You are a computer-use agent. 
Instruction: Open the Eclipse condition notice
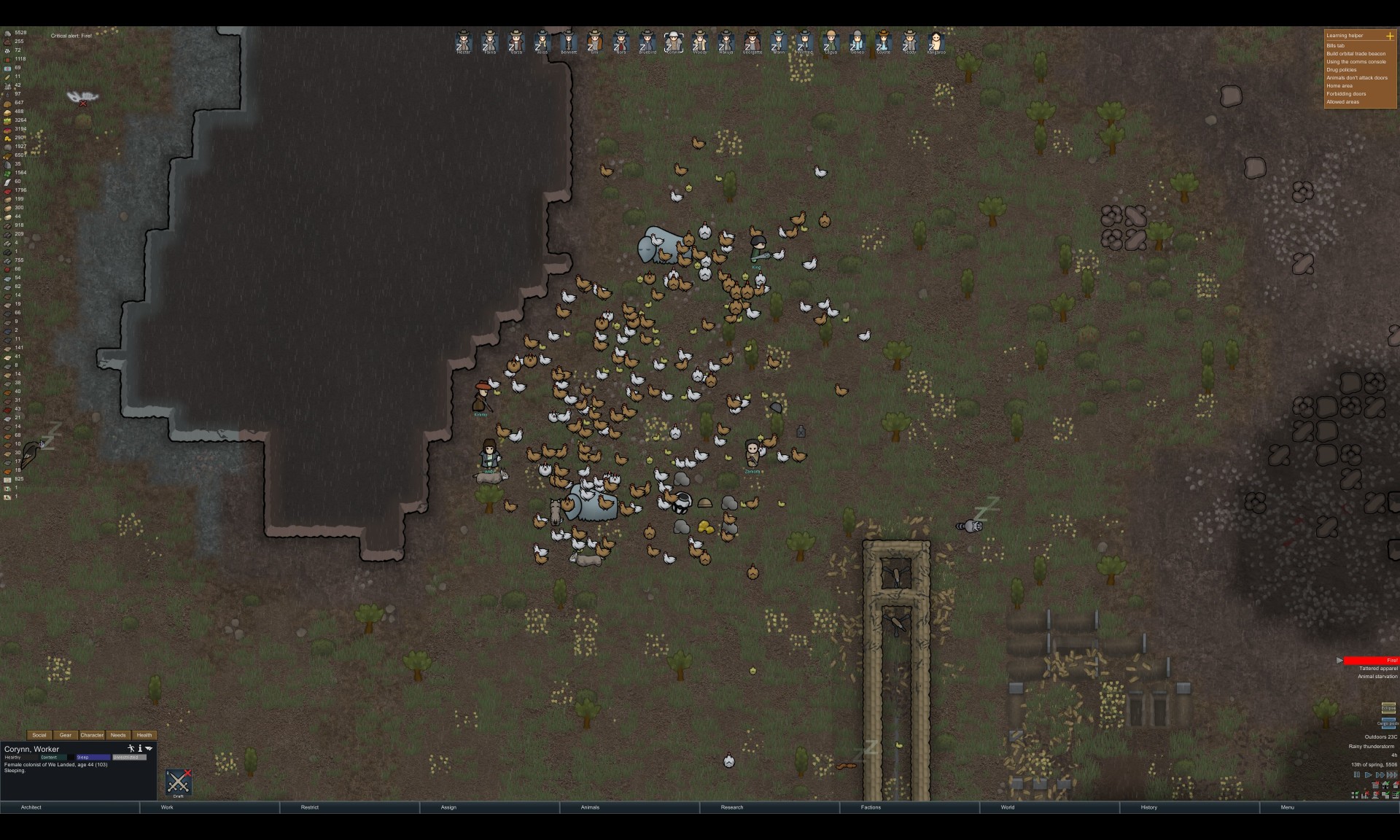tap(1388, 708)
